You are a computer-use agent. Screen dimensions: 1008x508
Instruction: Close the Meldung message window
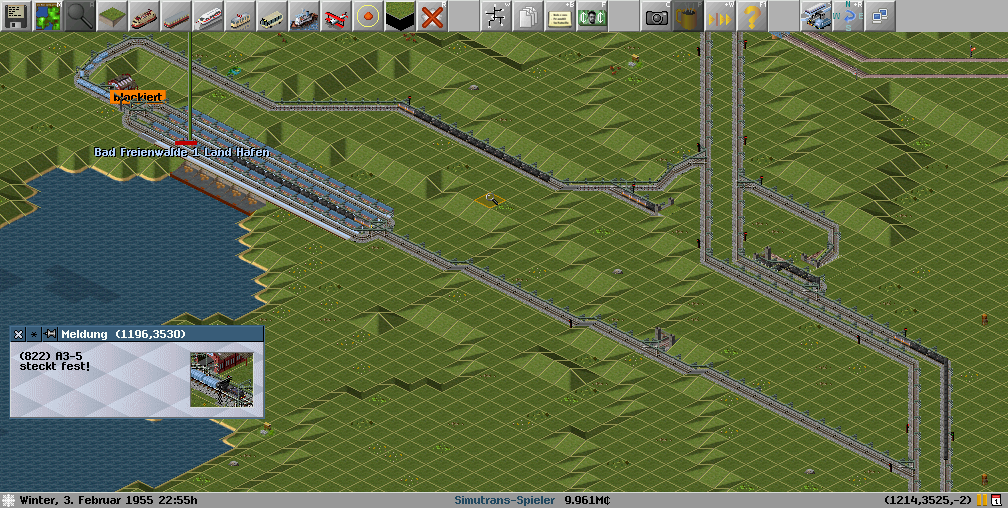pyautogui.click(x=19, y=334)
